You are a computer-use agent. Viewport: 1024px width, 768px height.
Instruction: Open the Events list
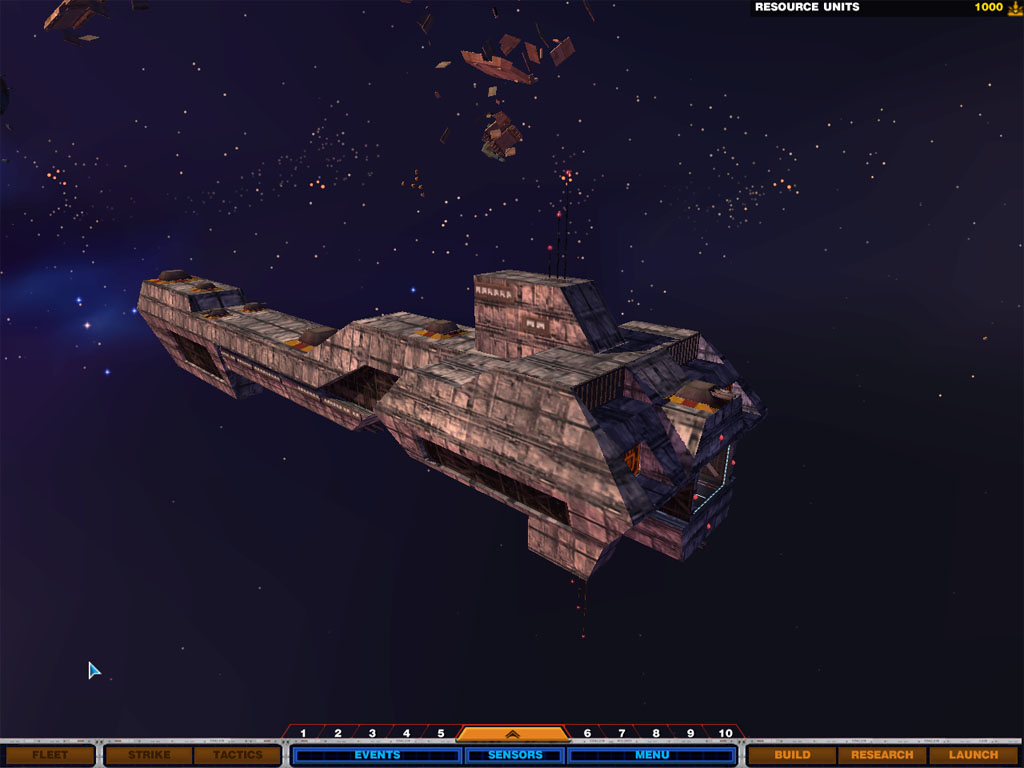377,755
